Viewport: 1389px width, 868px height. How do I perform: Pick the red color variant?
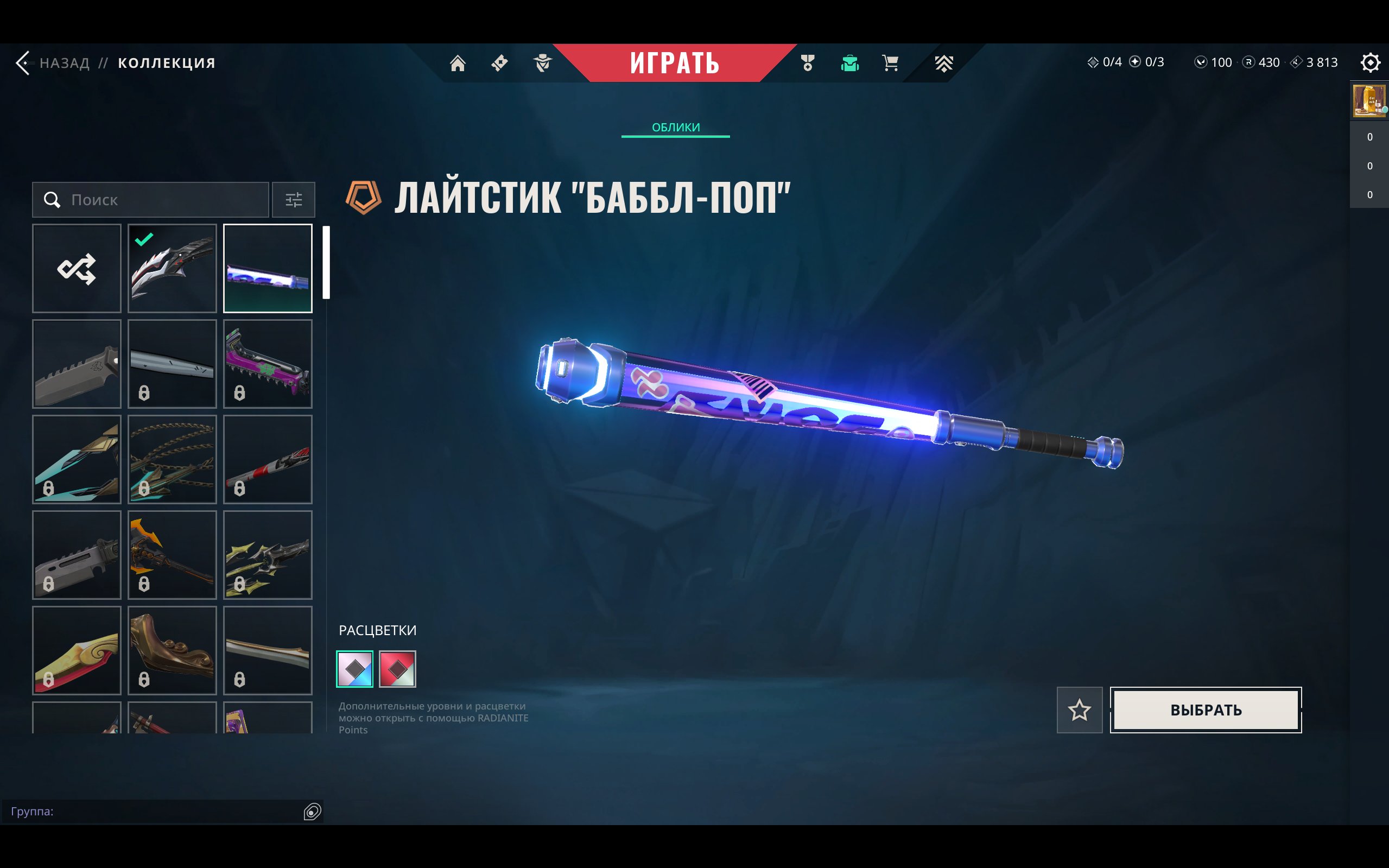pos(397,669)
